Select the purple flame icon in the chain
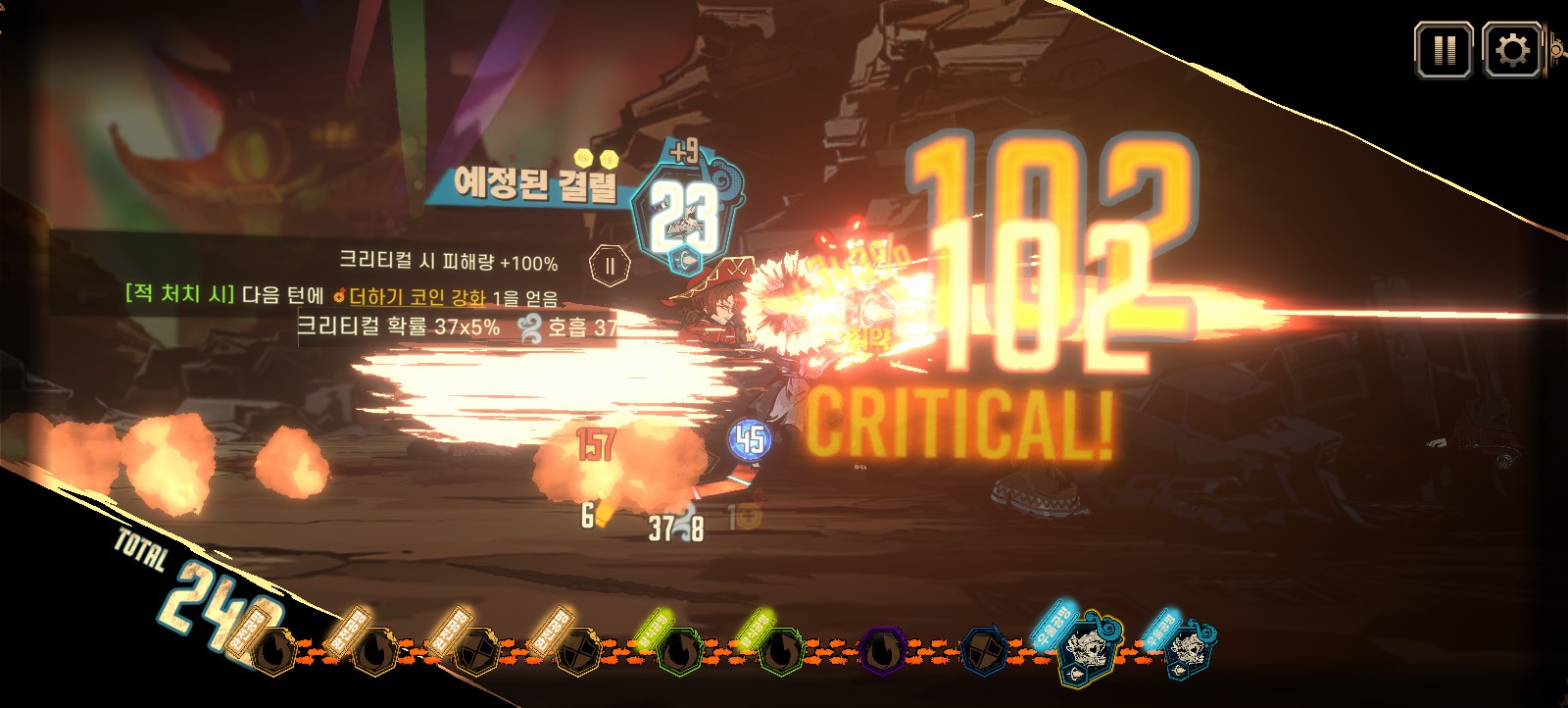Image resolution: width=1568 pixels, height=708 pixels. click(x=882, y=651)
